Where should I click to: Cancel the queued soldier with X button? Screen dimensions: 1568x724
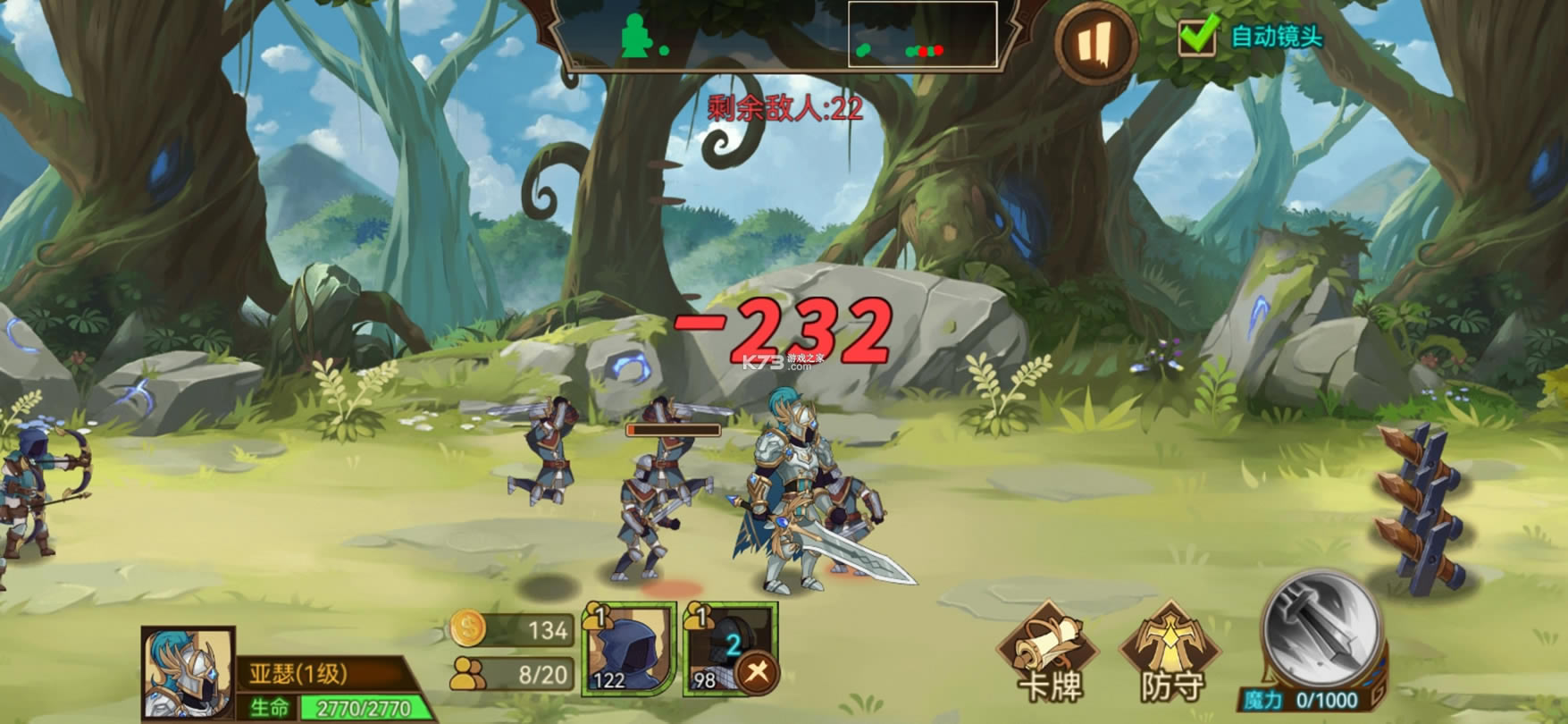tap(758, 672)
